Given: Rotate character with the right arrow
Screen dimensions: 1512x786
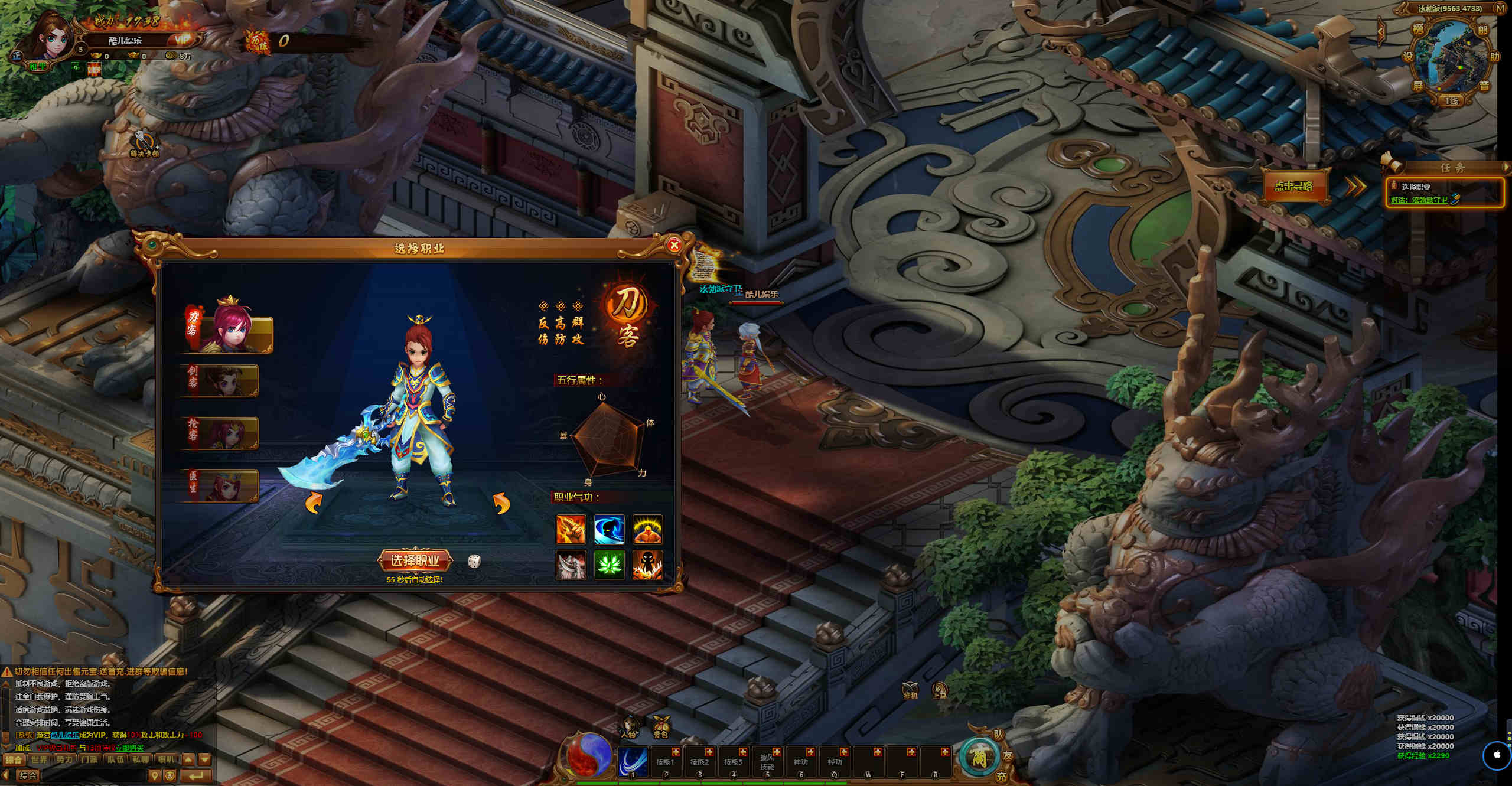Looking at the screenshot, I should (x=501, y=504).
